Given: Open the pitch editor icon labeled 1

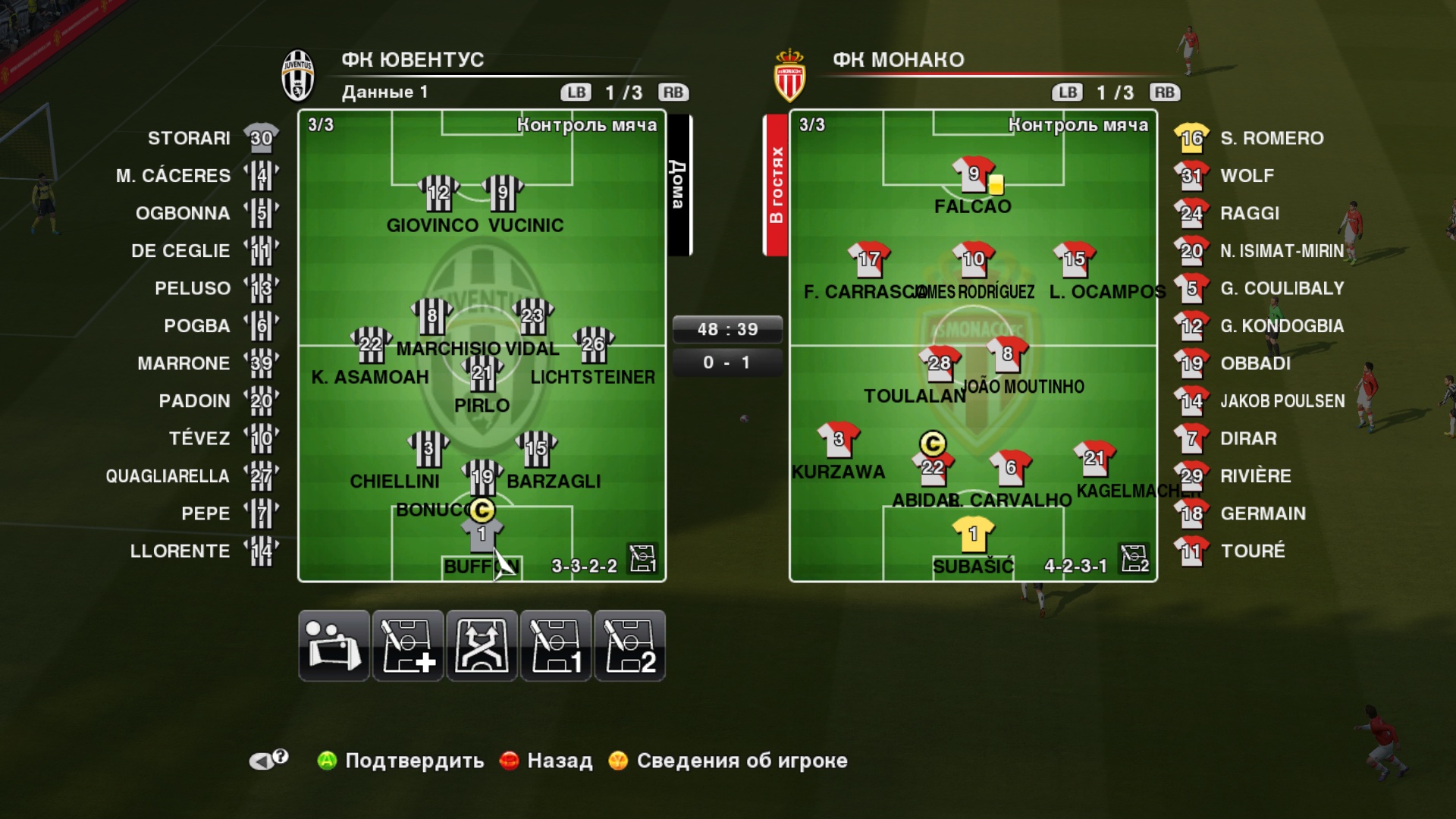Looking at the screenshot, I should (556, 645).
